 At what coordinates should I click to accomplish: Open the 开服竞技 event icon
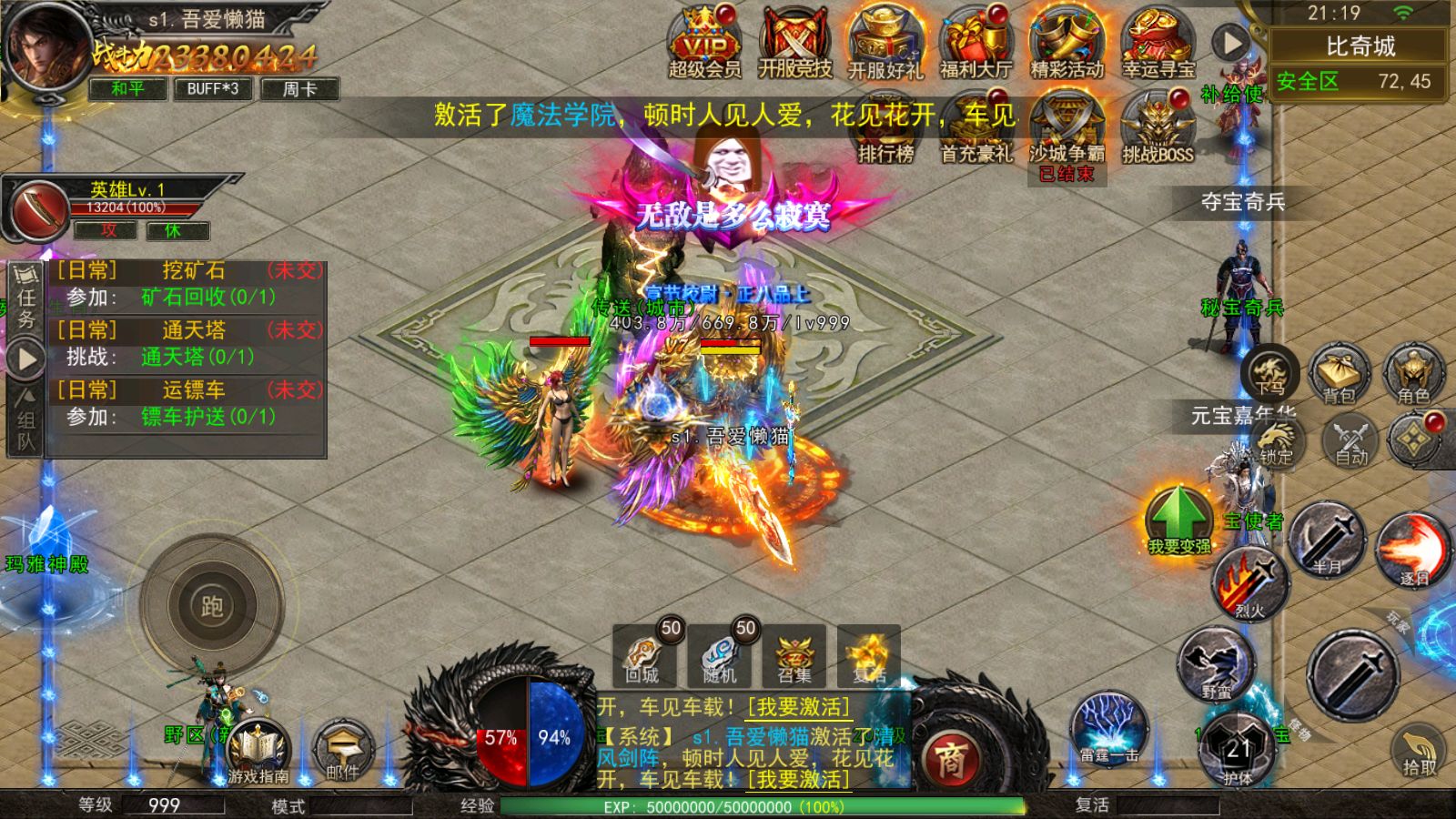click(x=794, y=44)
